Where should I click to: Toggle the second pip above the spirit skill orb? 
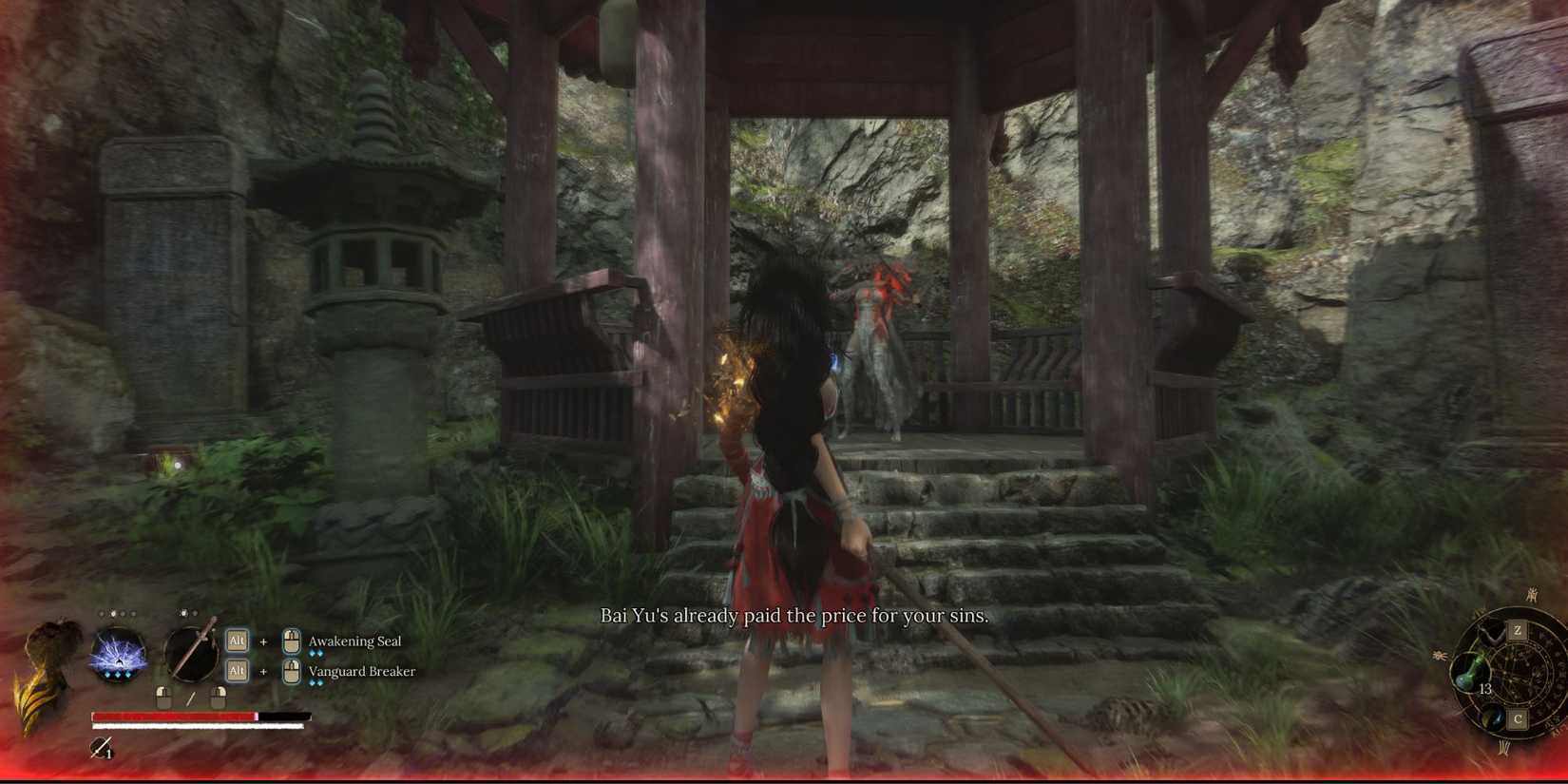112,613
